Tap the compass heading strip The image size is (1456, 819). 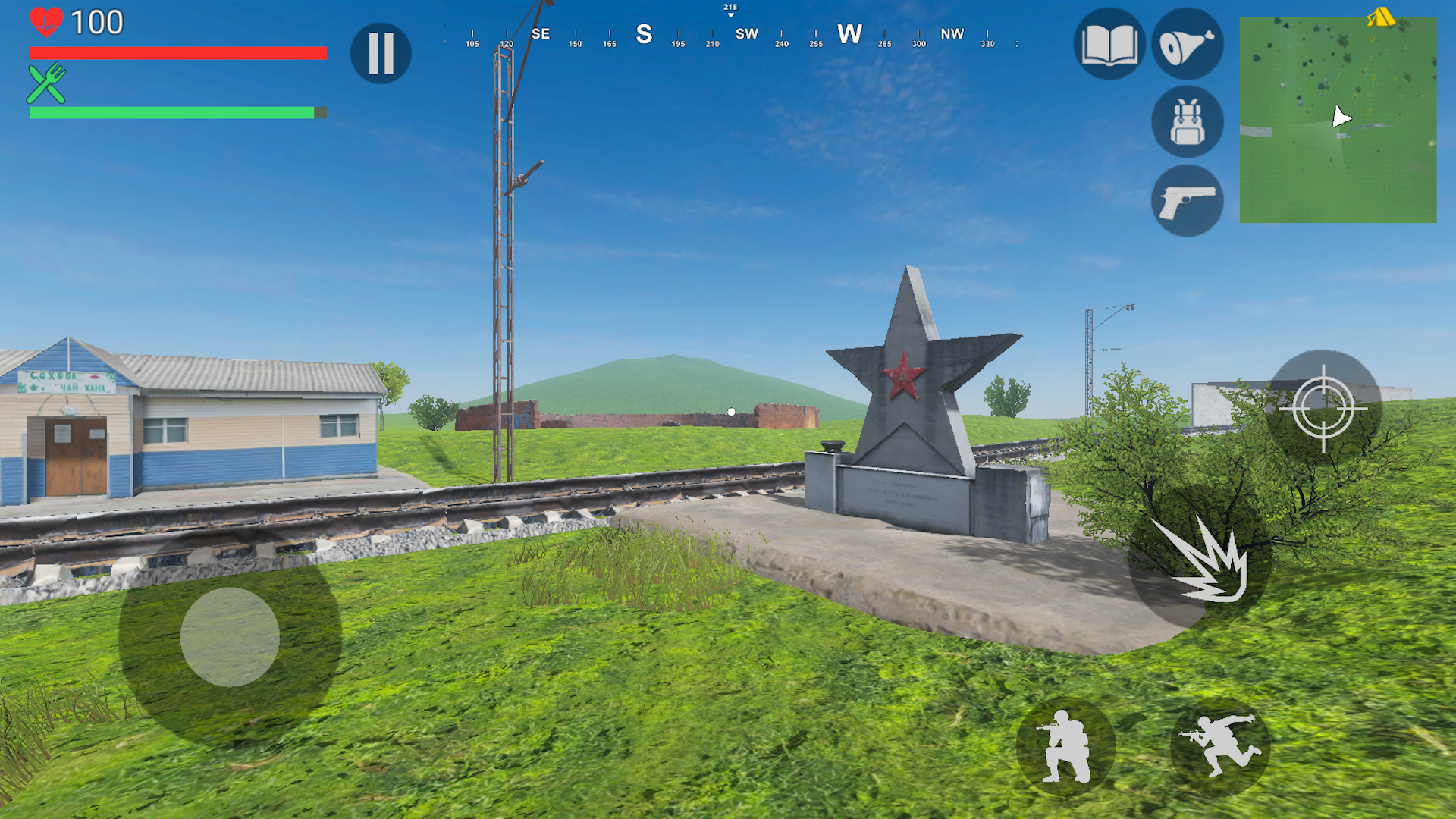pos(728,34)
